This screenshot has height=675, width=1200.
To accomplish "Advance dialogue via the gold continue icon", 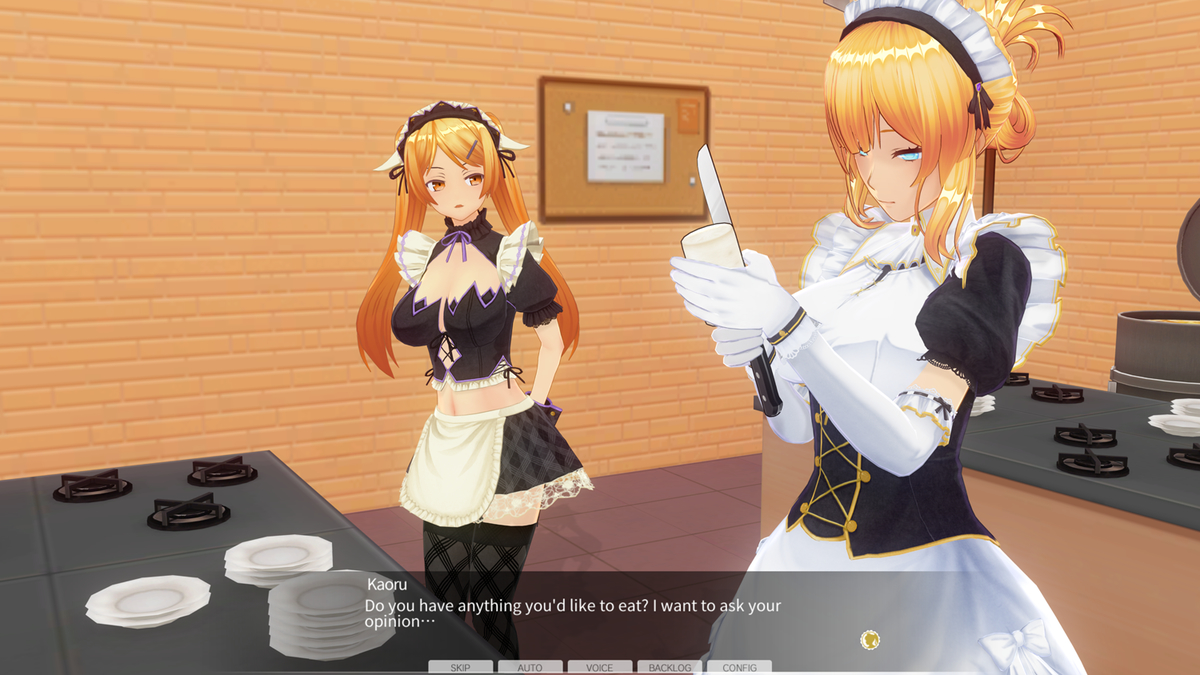I will point(870,639).
